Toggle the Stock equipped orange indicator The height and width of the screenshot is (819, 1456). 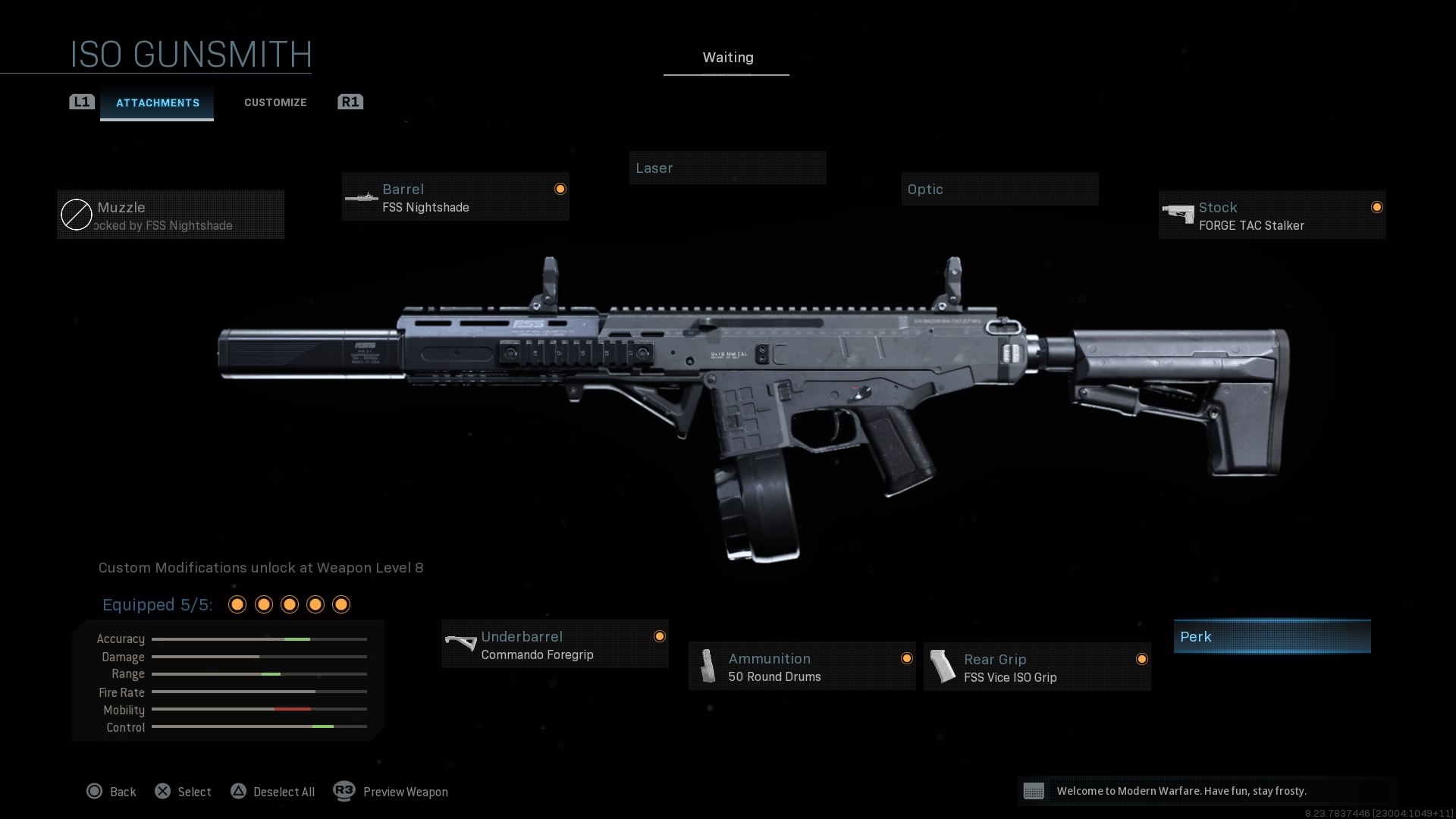click(1377, 206)
